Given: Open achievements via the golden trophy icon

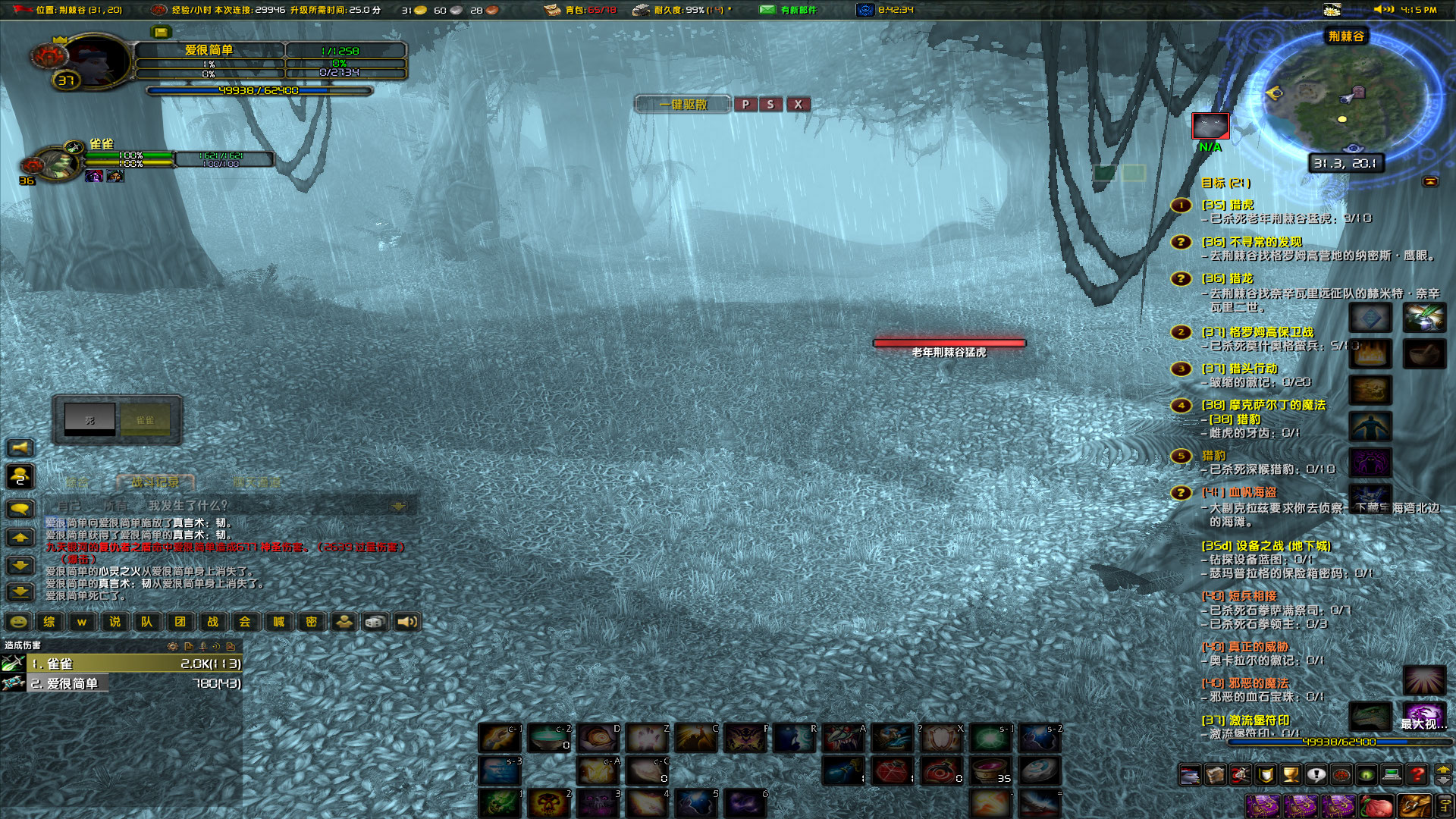Looking at the screenshot, I should click(x=1291, y=775).
